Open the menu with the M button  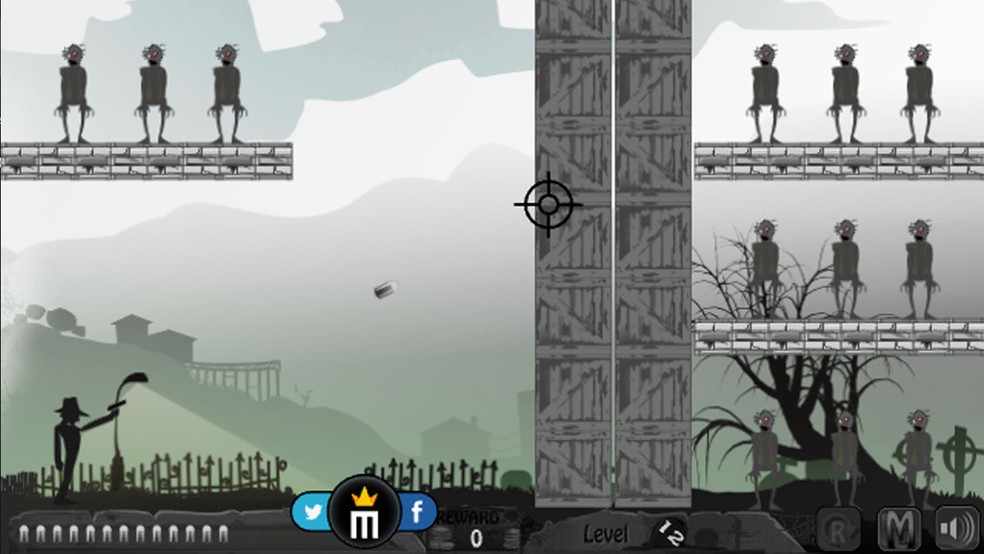[898, 527]
